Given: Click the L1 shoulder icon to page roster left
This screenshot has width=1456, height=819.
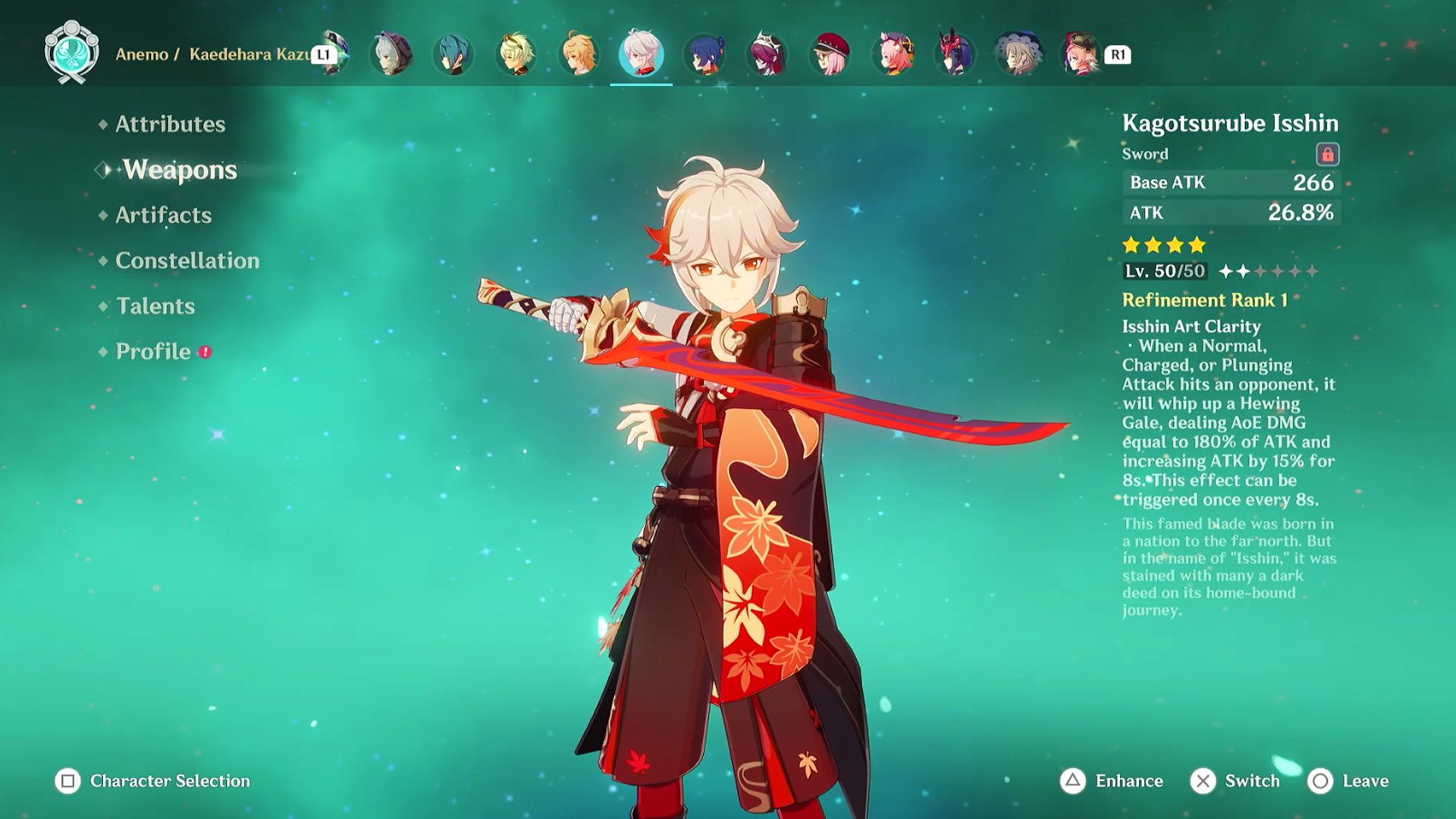Looking at the screenshot, I should point(323,54).
